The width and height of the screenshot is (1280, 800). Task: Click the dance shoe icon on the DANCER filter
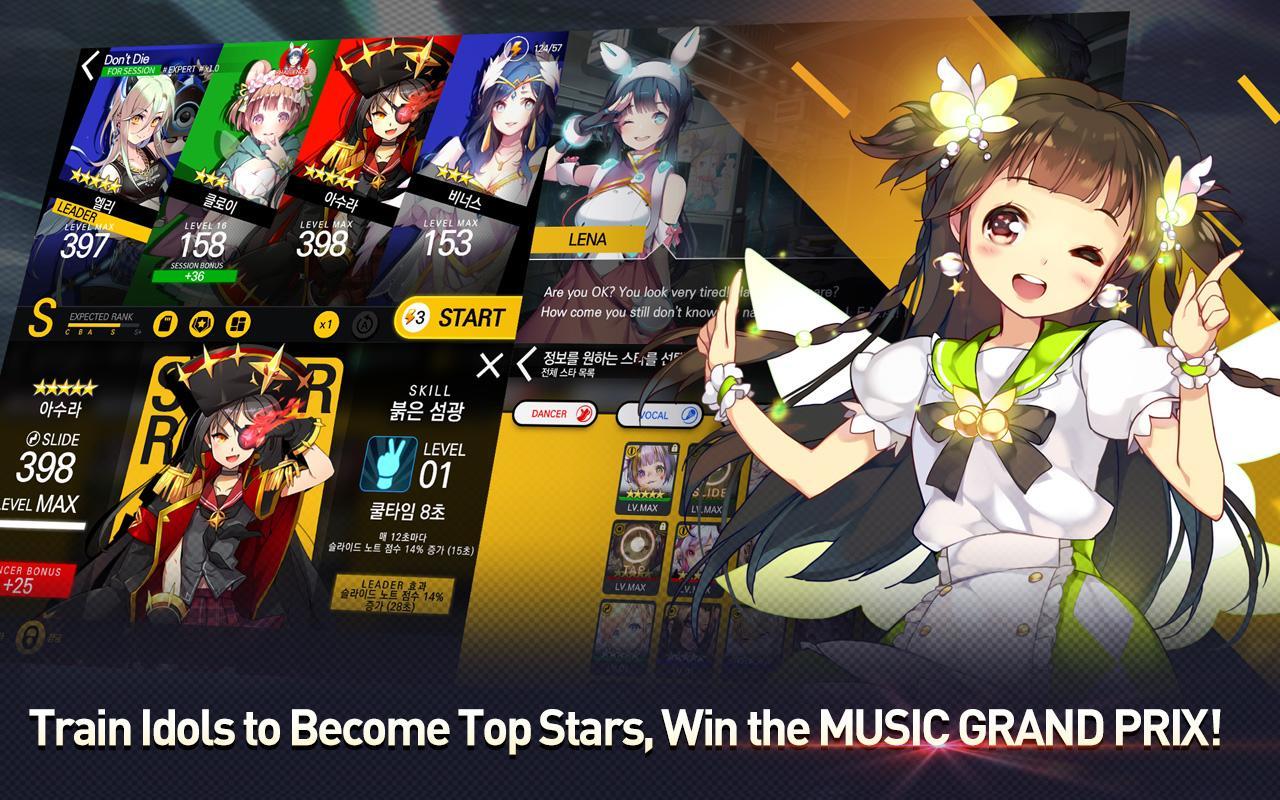585,413
